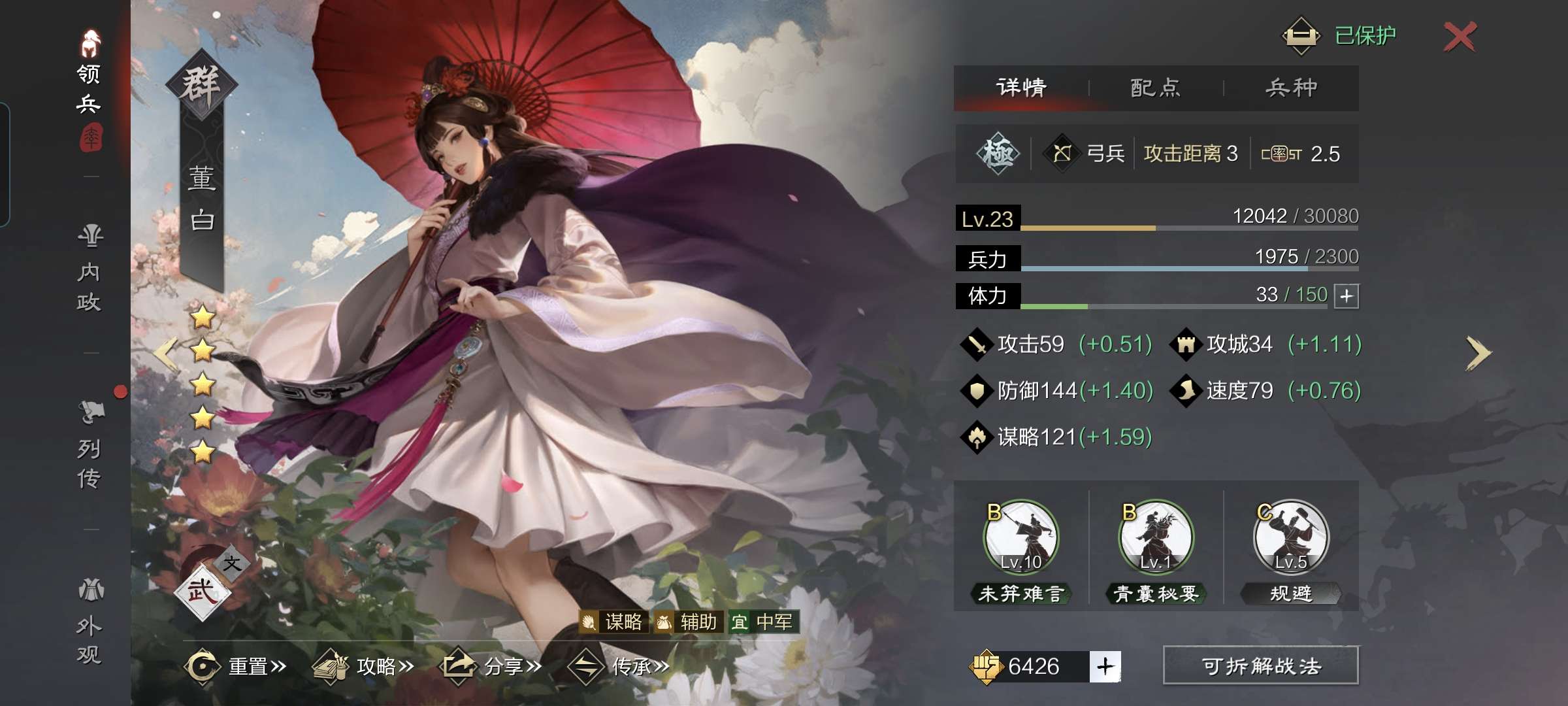Screen dimensions: 1568x706
Task: Switch to the 内政 side menu
Action: (90, 268)
